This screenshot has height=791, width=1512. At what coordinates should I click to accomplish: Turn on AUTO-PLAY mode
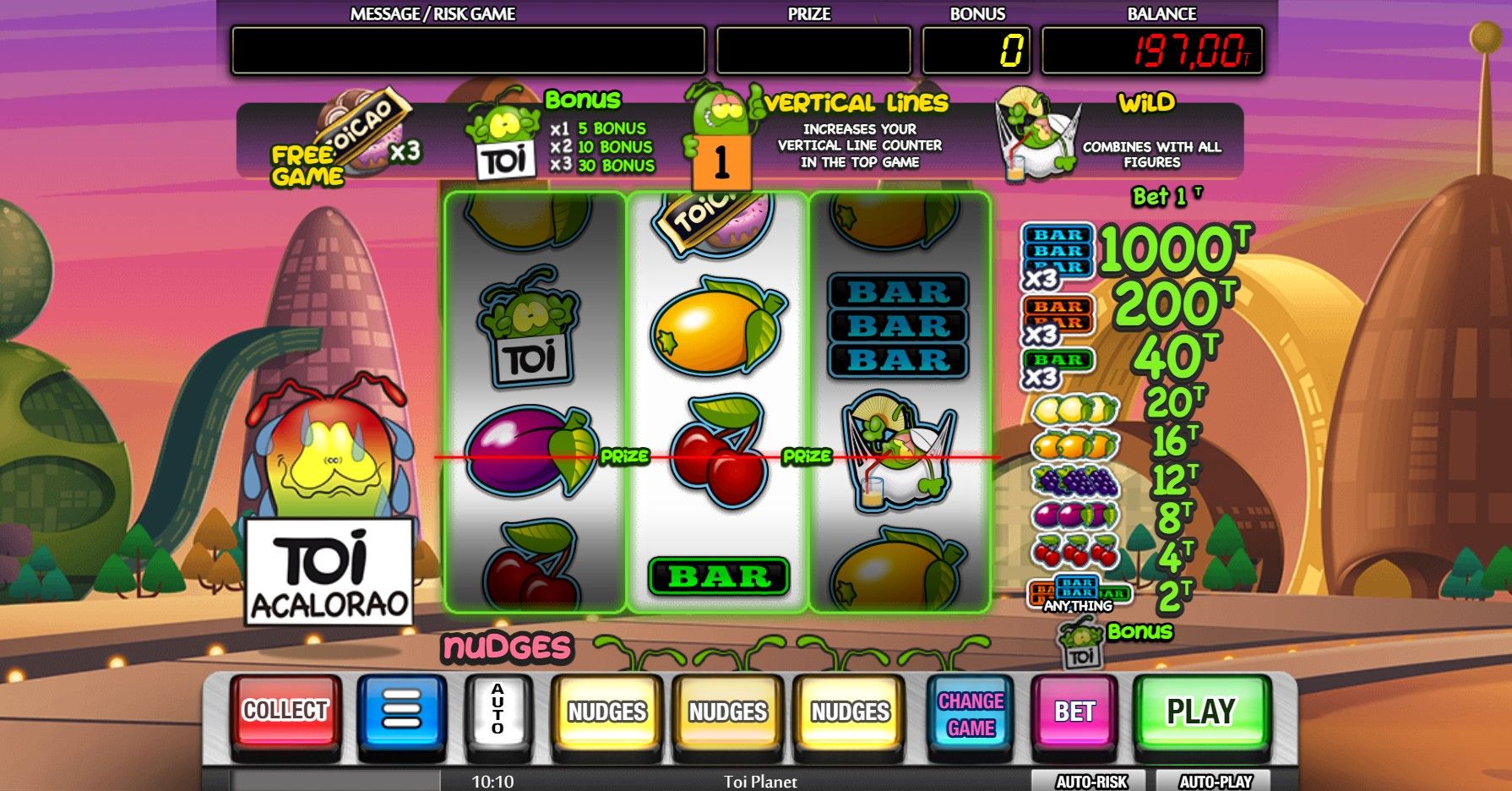[1215, 782]
